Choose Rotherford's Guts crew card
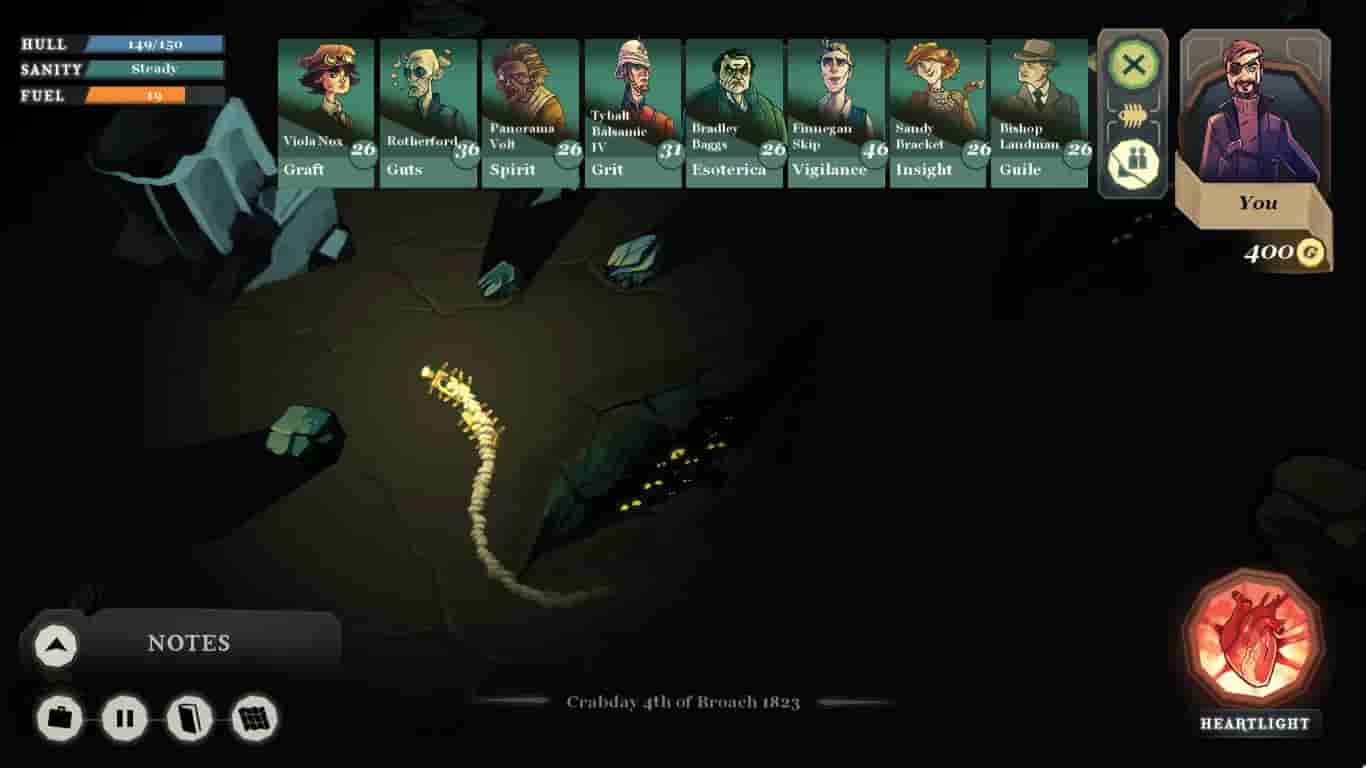Screen dimensions: 1366x768 point(428,112)
